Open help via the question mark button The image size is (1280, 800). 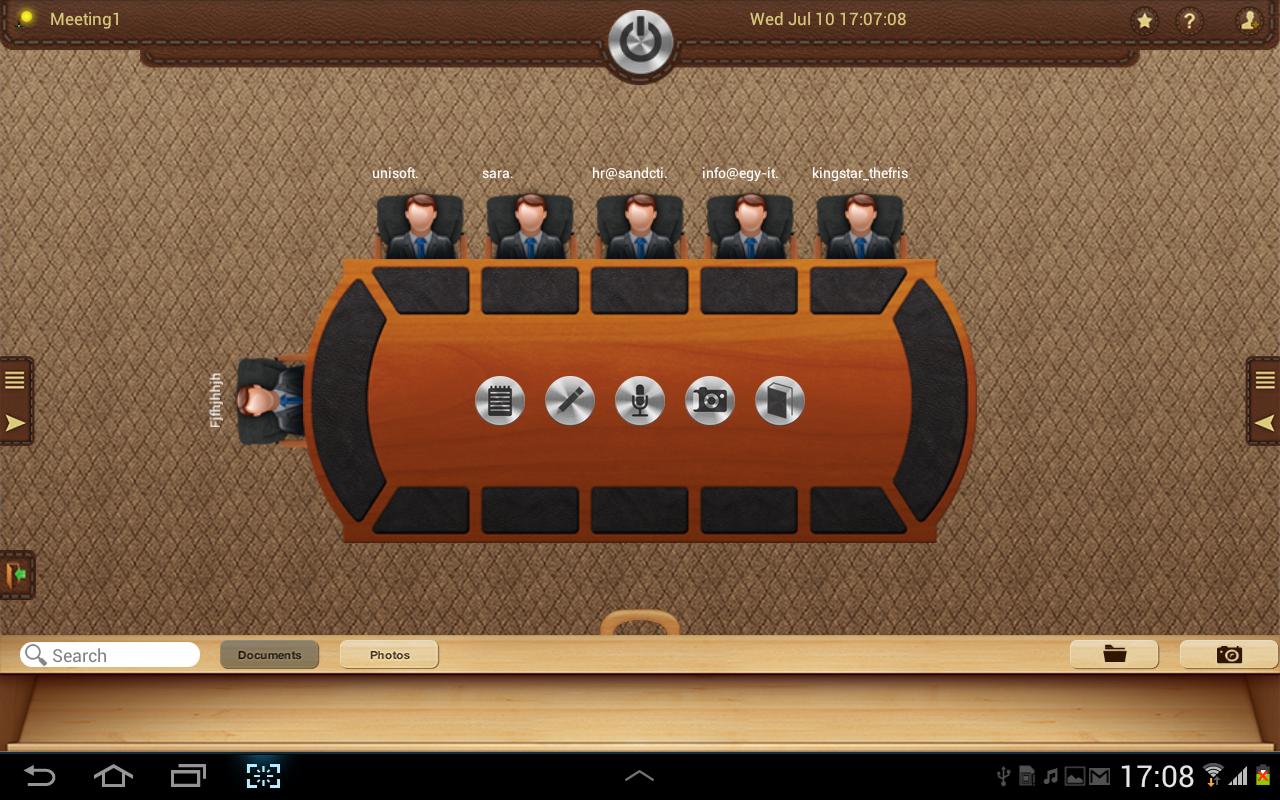(1190, 19)
